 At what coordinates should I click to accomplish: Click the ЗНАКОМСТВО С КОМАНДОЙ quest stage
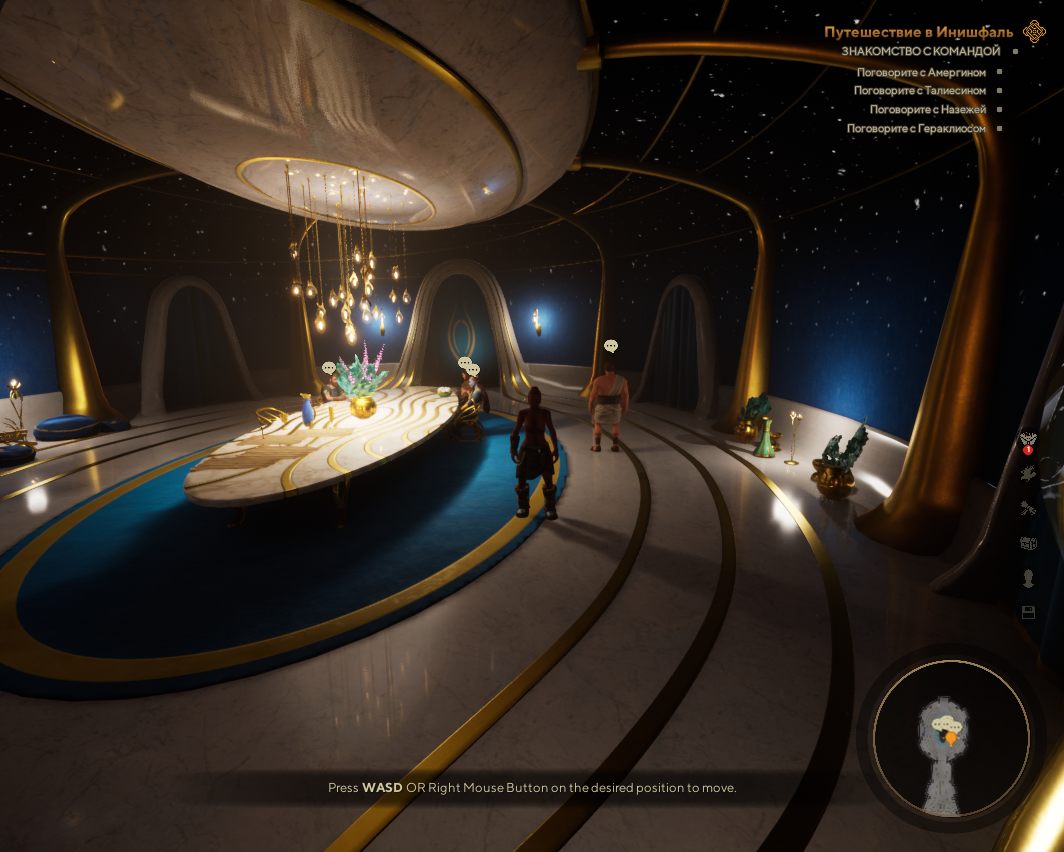tap(920, 51)
